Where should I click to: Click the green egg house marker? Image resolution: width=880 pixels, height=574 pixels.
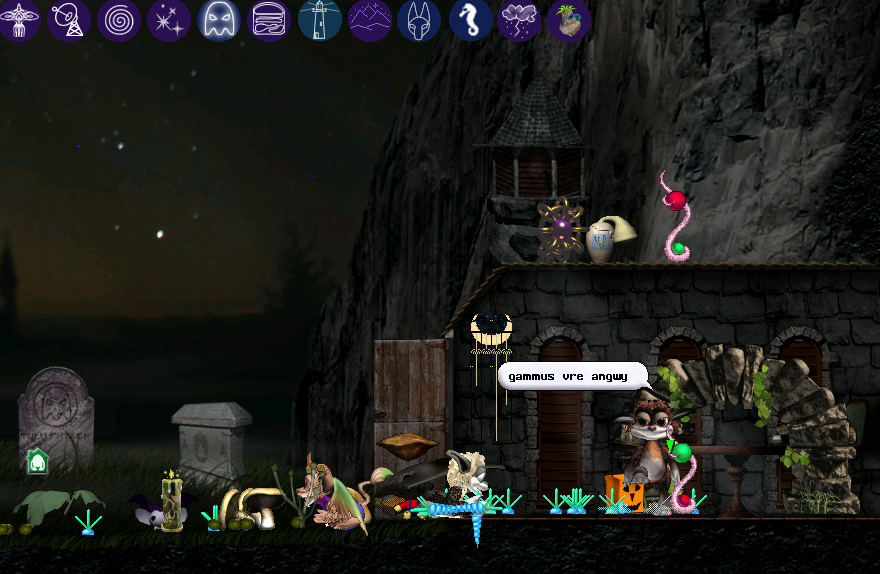pyautogui.click(x=37, y=461)
